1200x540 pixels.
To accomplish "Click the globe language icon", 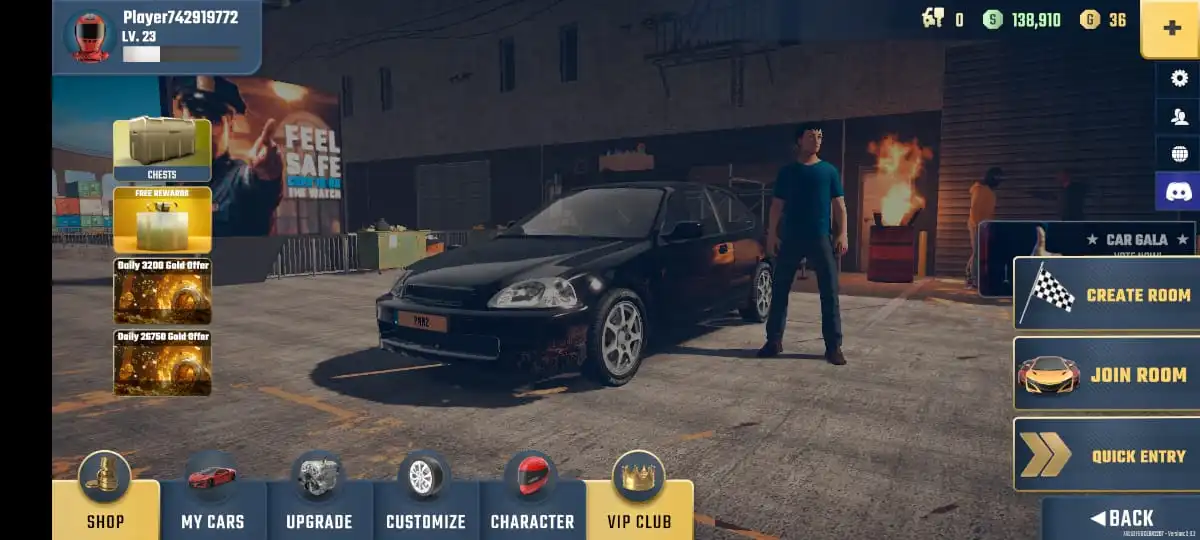I will 1178,154.
